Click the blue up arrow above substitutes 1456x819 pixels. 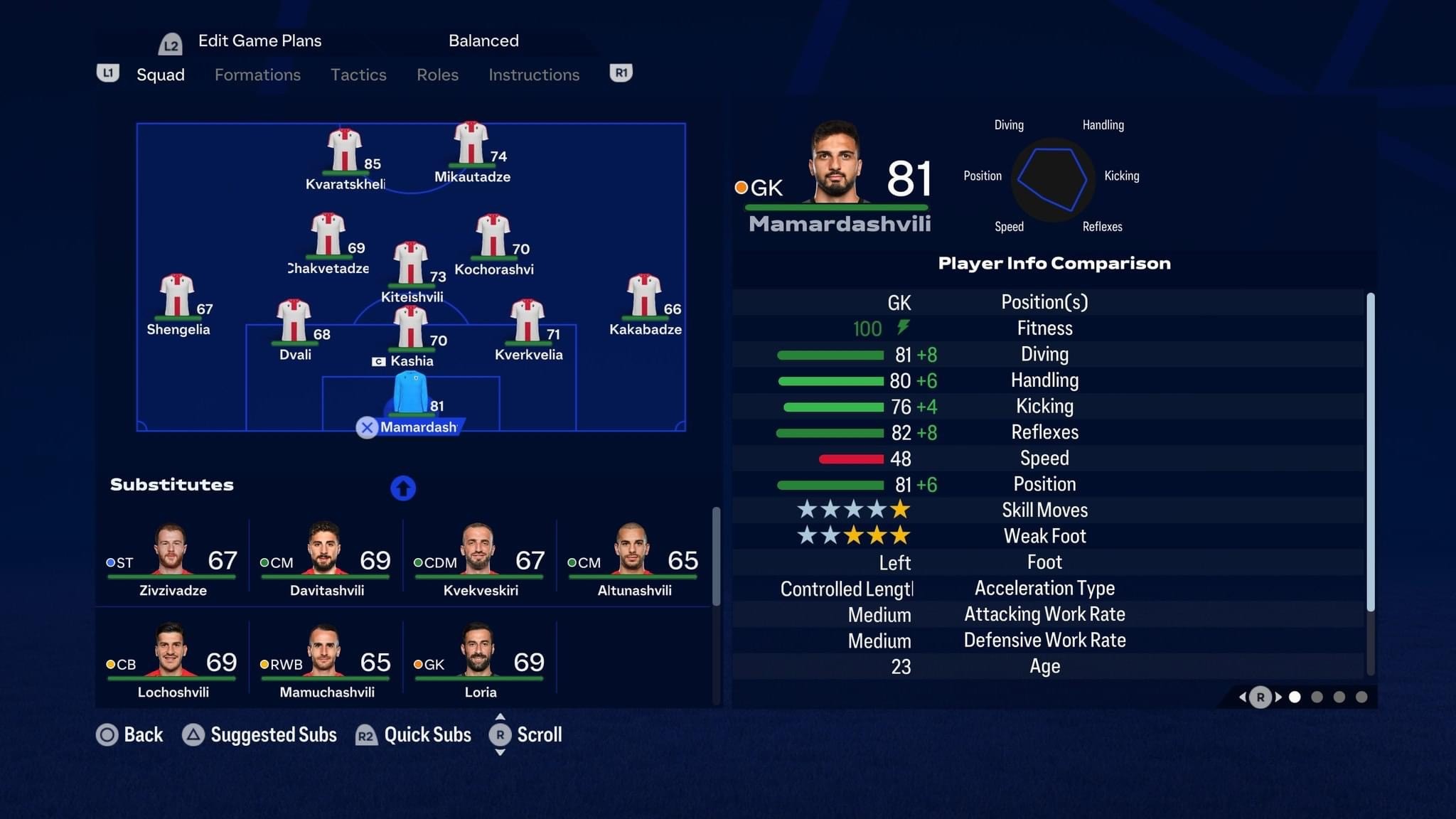pyautogui.click(x=403, y=488)
